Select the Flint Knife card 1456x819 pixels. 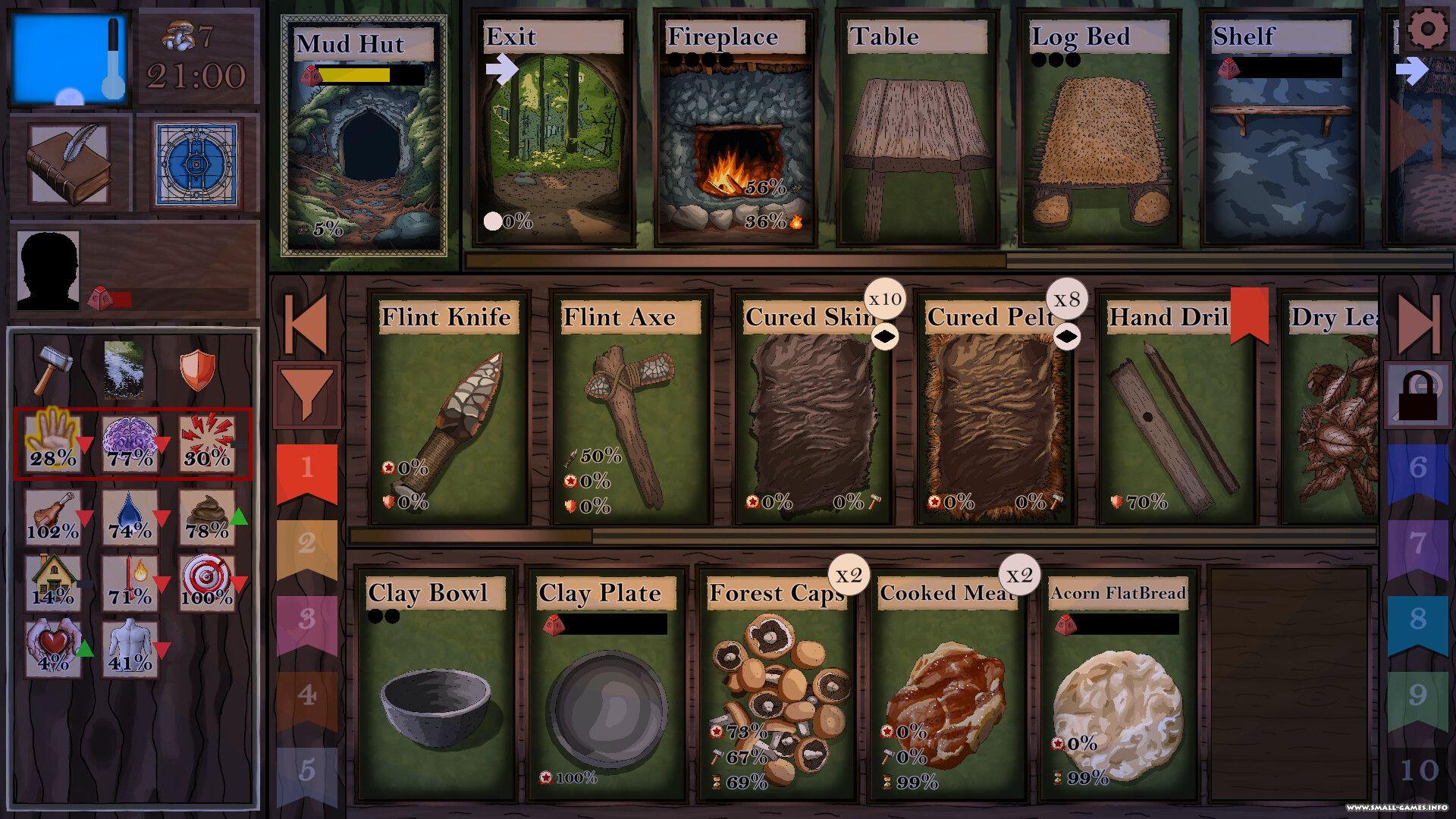pyautogui.click(x=449, y=409)
